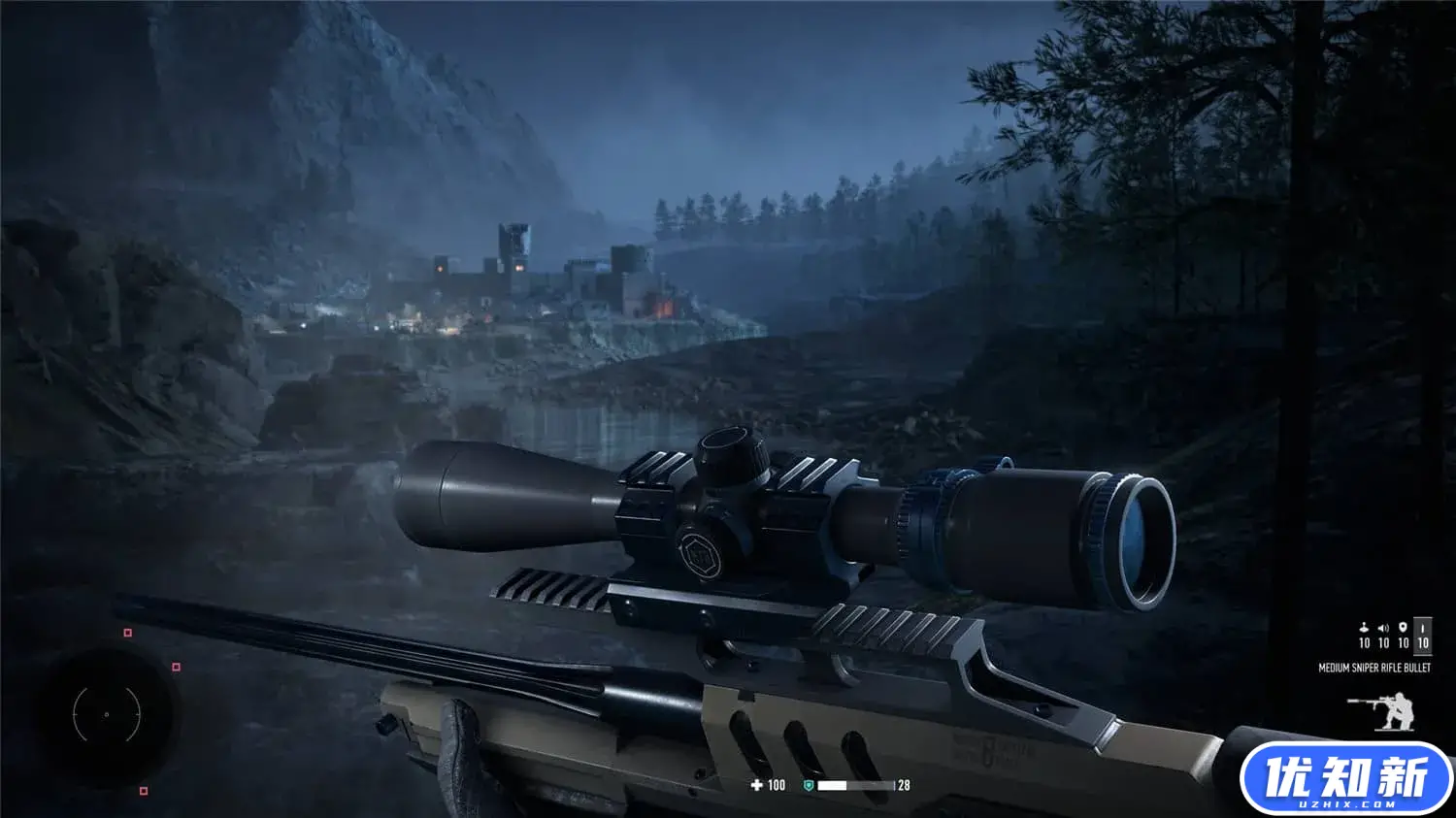This screenshot has height=818, width=1456.
Task: Choose the pin marker tagging ammo slot
Action: pyautogui.click(x=1403, y=635)
